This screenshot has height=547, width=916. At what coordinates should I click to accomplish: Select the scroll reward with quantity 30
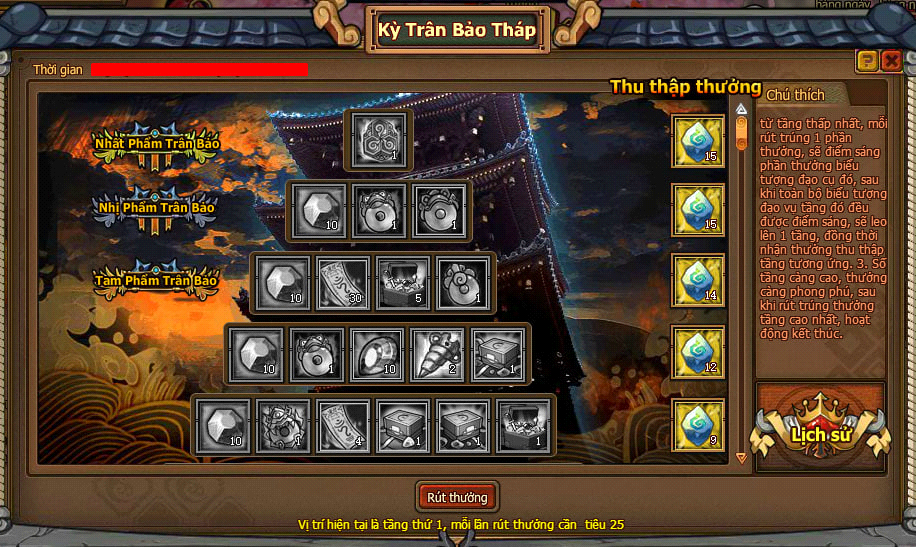tap(343, 282)
